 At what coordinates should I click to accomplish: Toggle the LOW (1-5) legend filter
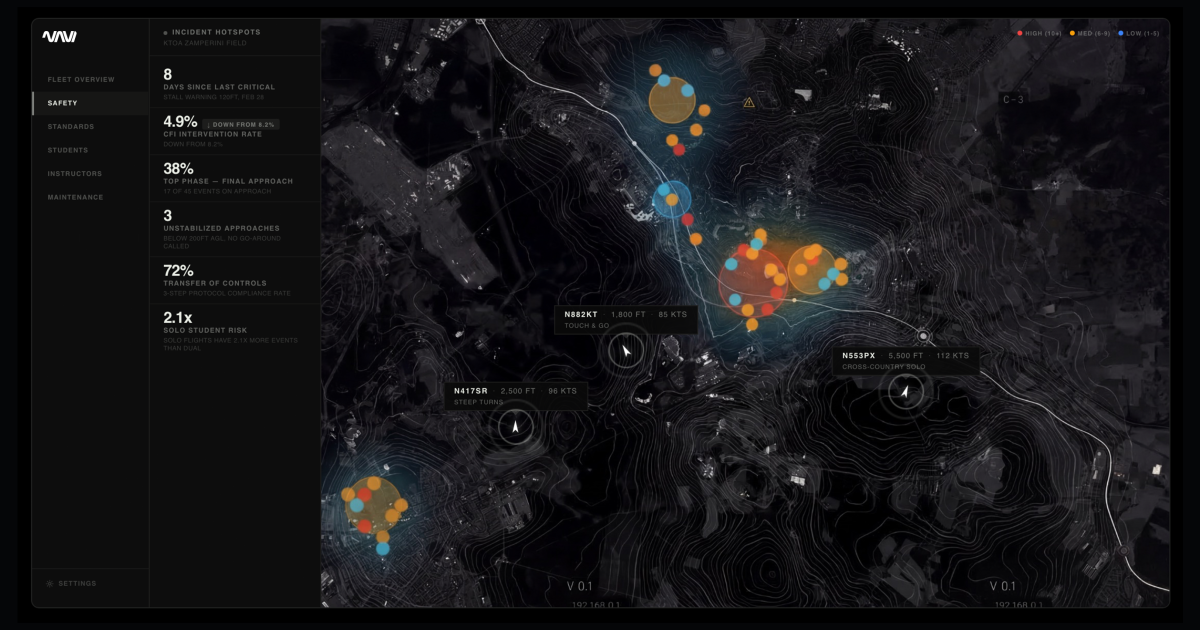pyautogui.click(x=1141, y=34)
